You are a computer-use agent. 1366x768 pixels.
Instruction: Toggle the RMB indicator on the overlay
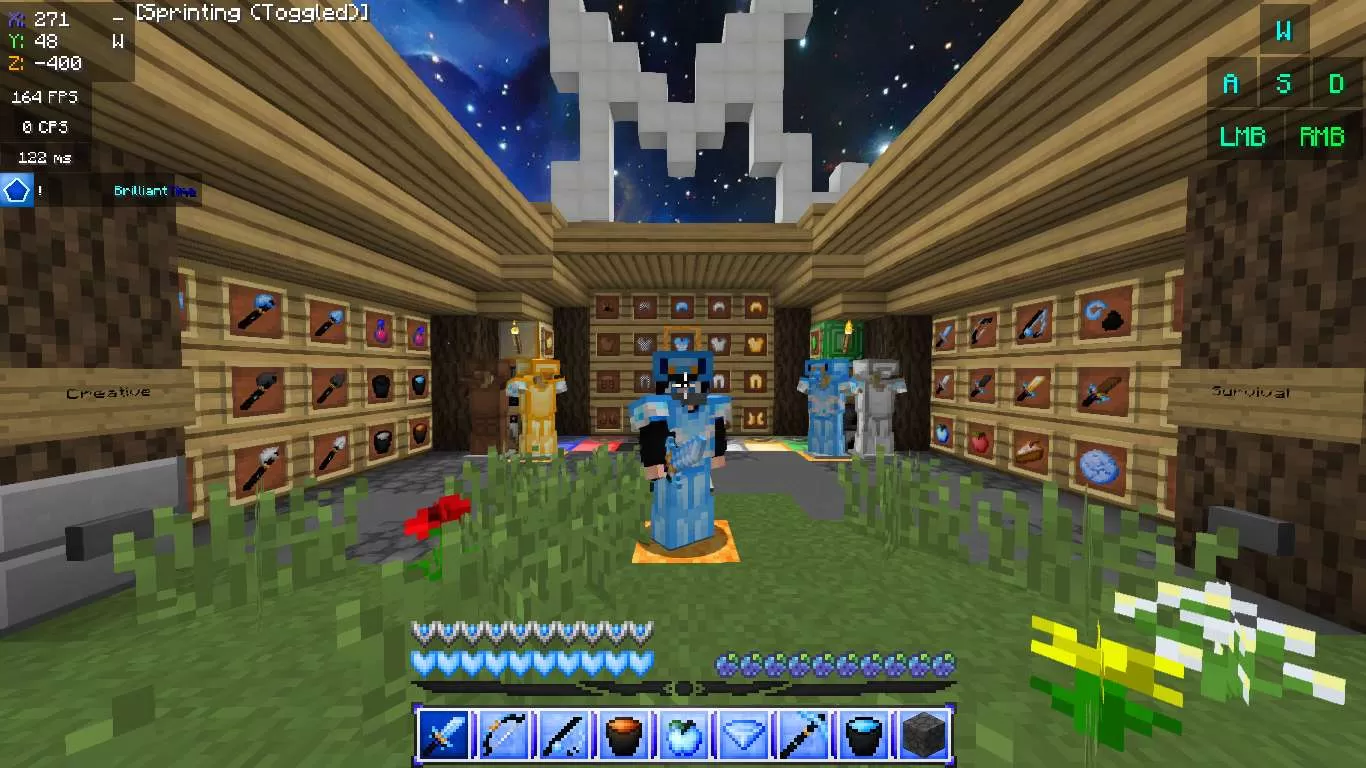point(1322,136)
